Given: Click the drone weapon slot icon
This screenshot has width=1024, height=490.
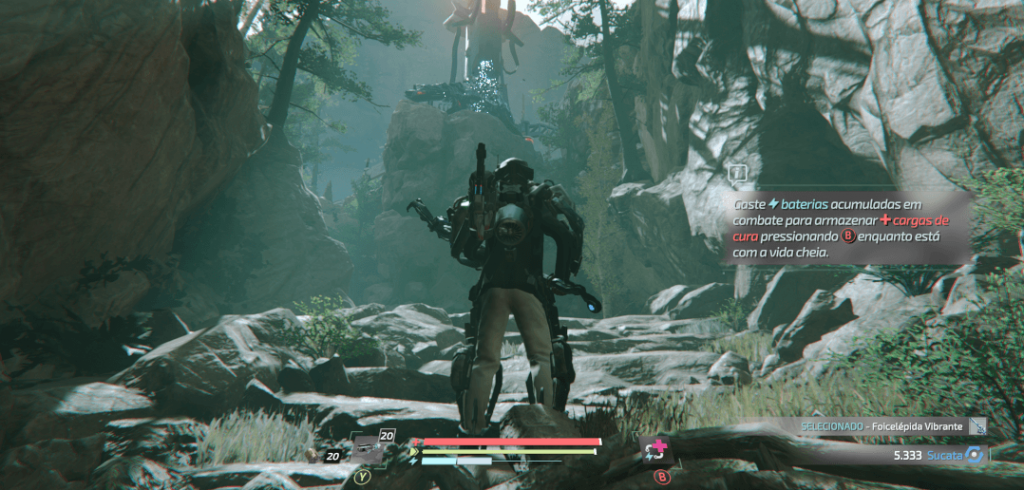Looking at the screenshot, I should pyautogui.click(x=365, y=449).
